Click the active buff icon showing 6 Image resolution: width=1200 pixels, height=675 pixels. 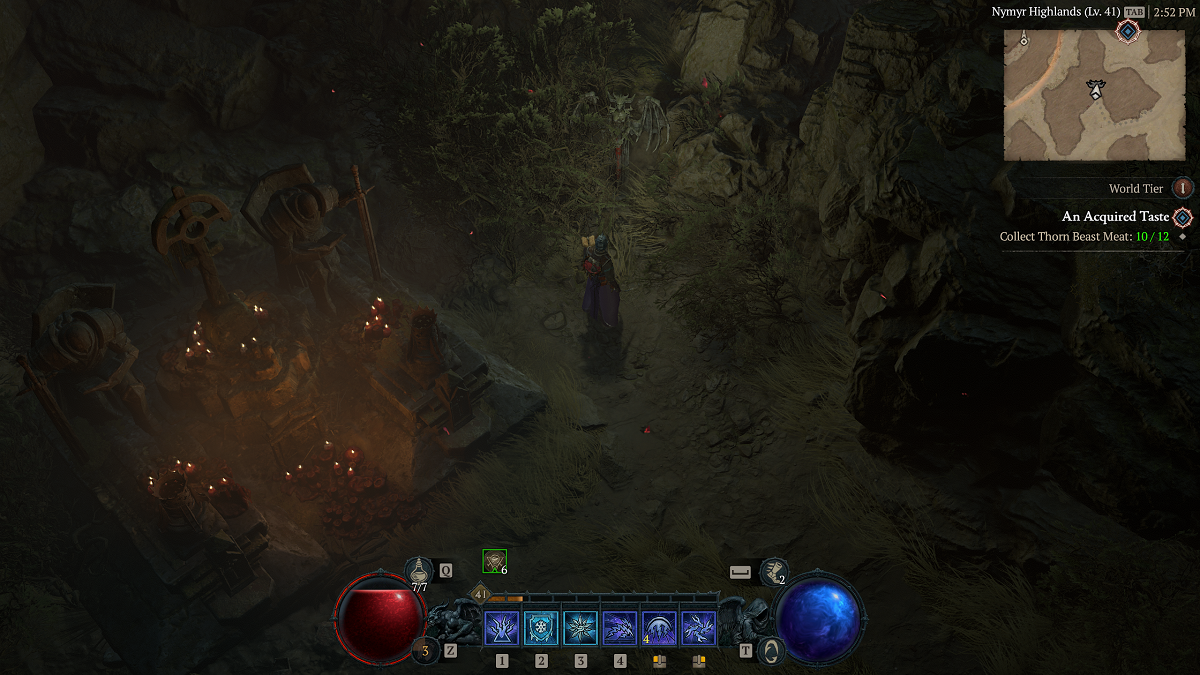[x=494, y=562]
